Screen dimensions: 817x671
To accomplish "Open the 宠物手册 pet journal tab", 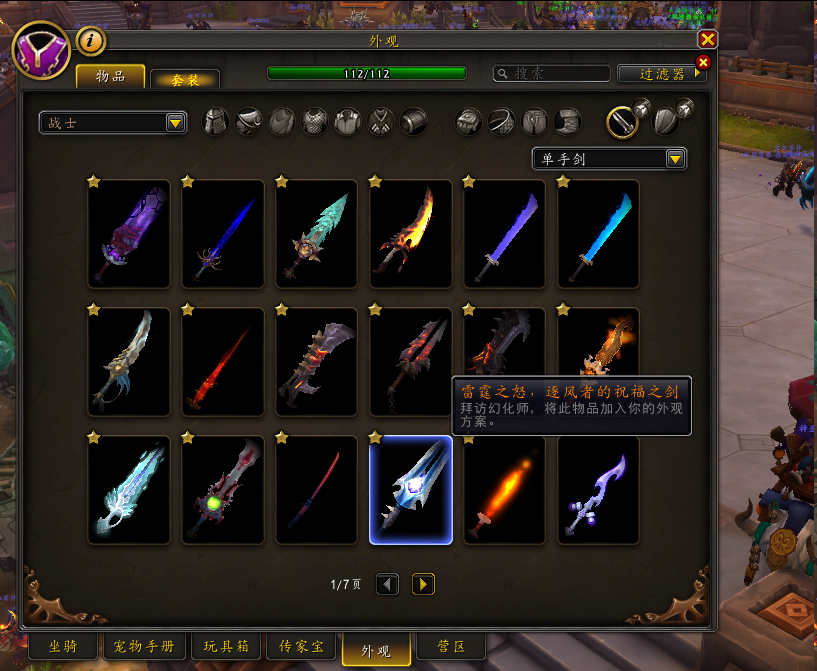I will point(144,647).
